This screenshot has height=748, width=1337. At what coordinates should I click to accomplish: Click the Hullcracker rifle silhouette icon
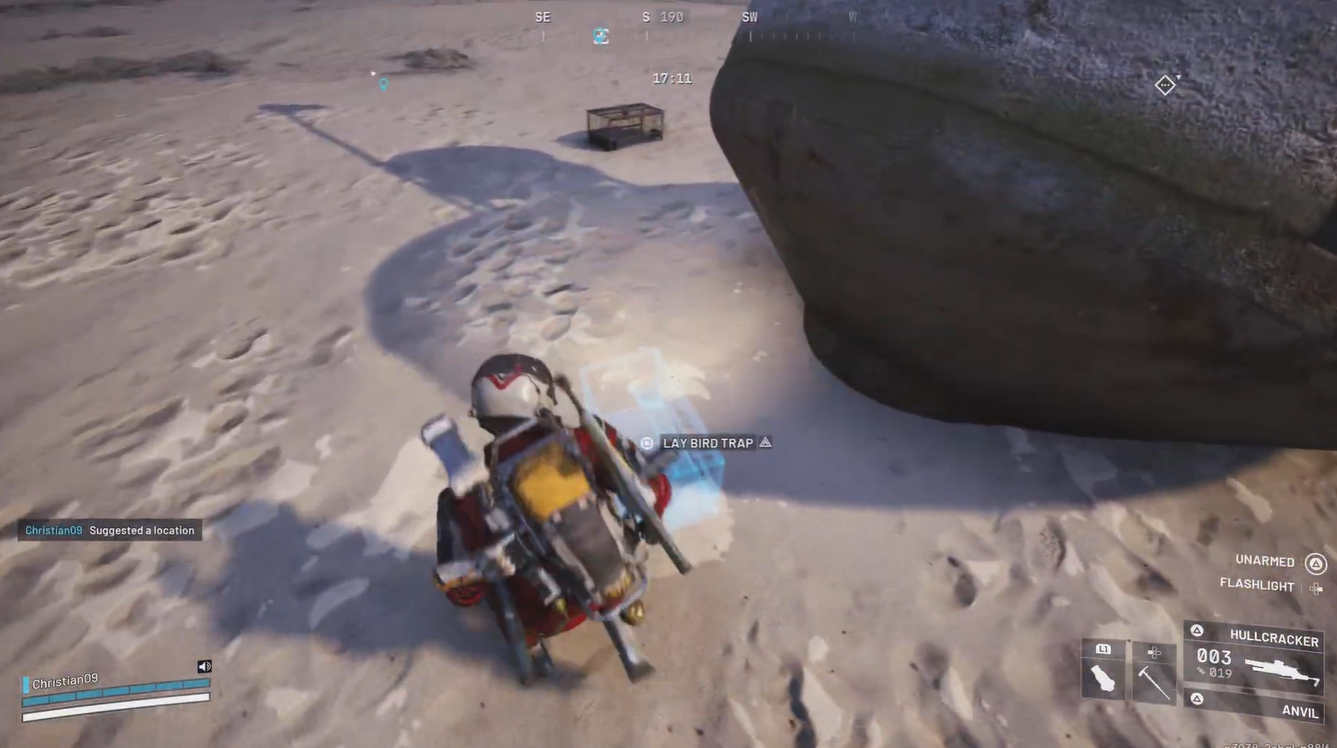(1284, 670)
